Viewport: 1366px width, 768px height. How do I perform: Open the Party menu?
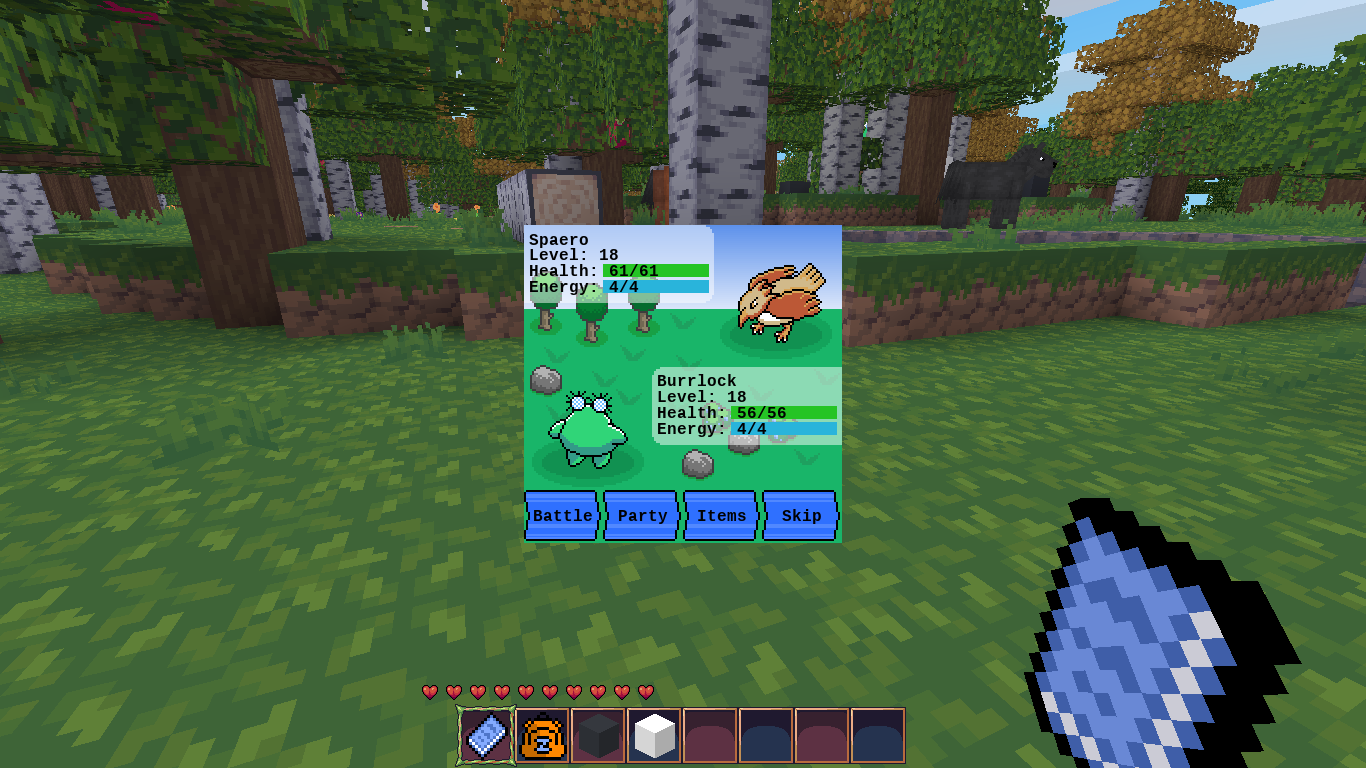[x=641, y=516]
